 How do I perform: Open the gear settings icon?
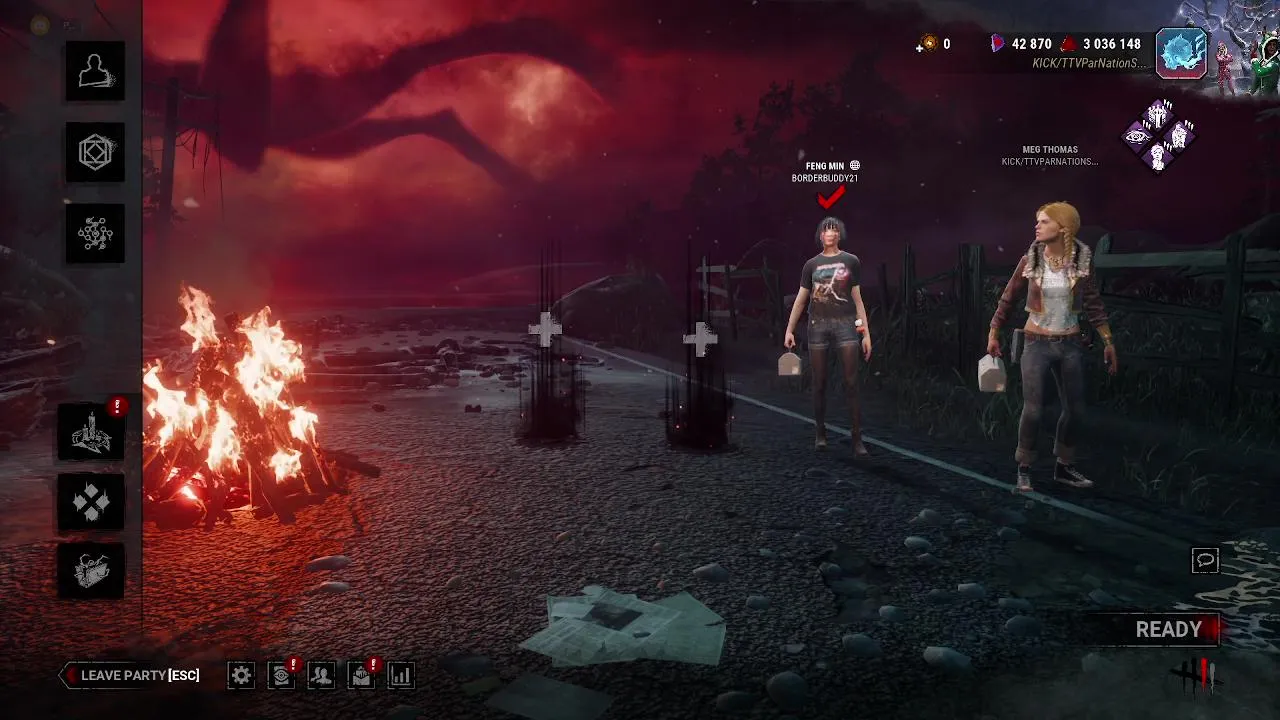[241, 675]
